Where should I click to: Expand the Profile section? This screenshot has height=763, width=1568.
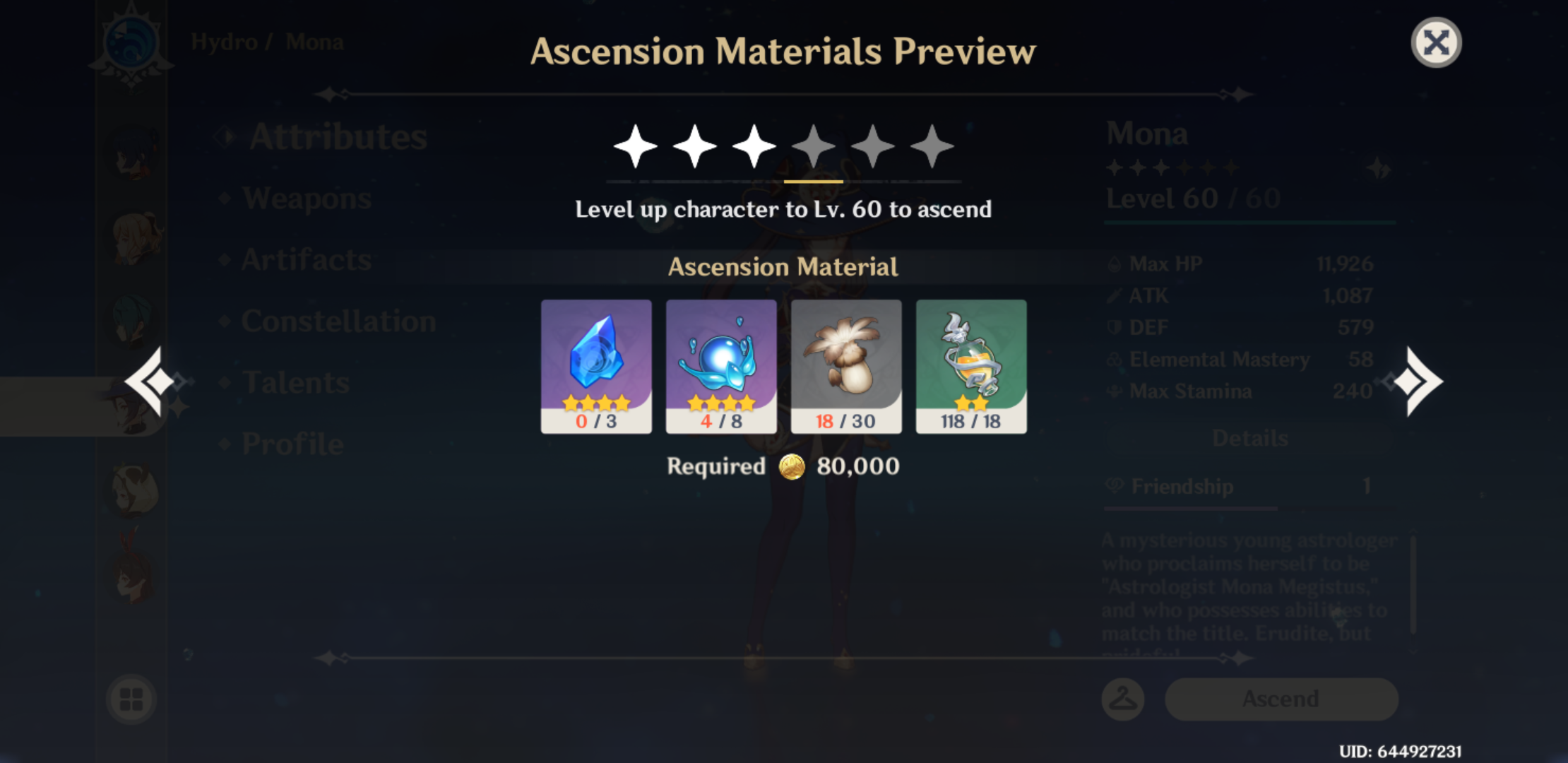click(x=293, y=443)
